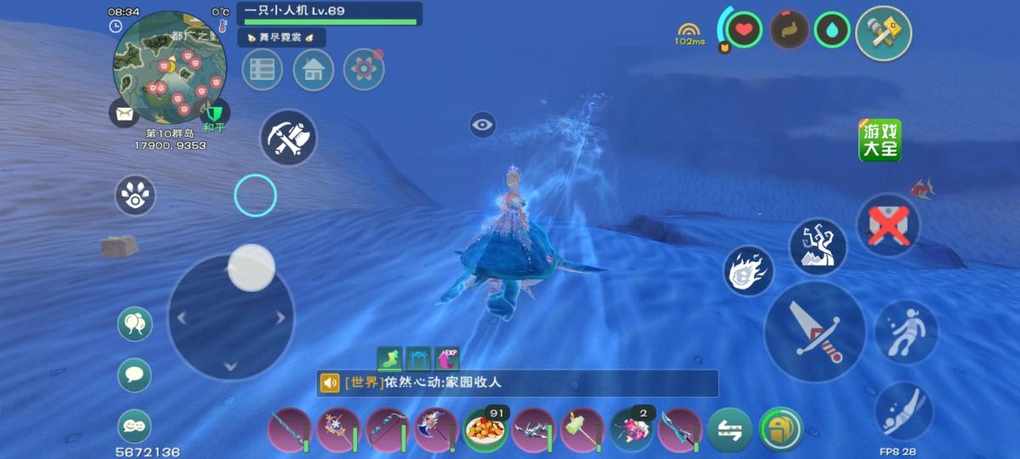Open the mail envelope icon
This screenshot has width=1020, height=459.
pyautogui.click(x=124, y=114)
